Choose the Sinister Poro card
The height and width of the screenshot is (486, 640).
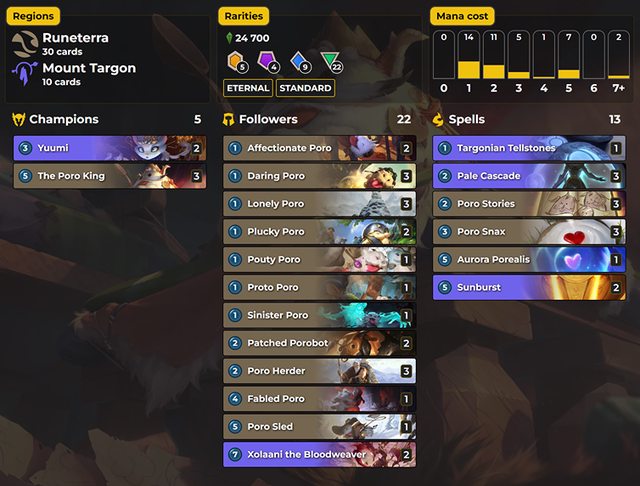(x=319, y=315)
